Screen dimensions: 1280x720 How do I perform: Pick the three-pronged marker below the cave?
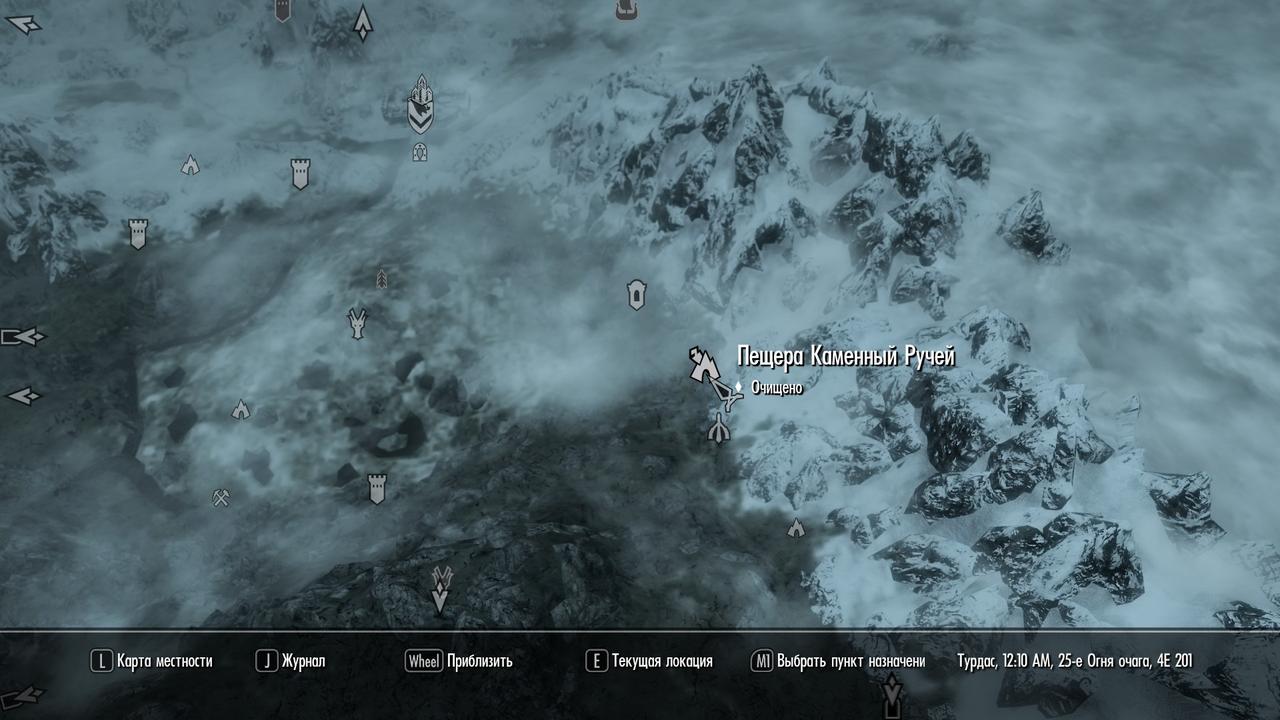pos(719,429)
